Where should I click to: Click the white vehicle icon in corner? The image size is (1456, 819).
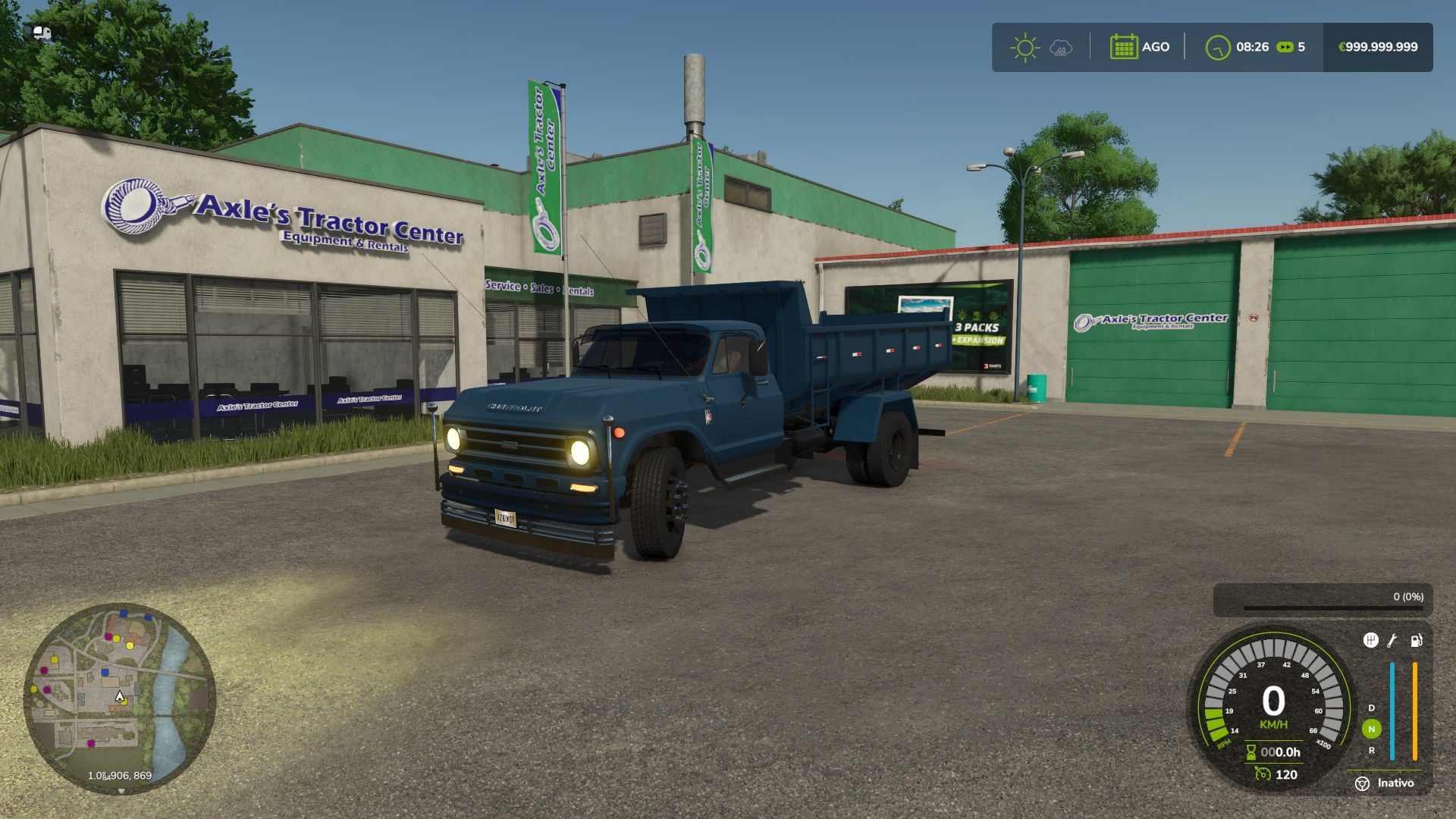tap(42, 33)
